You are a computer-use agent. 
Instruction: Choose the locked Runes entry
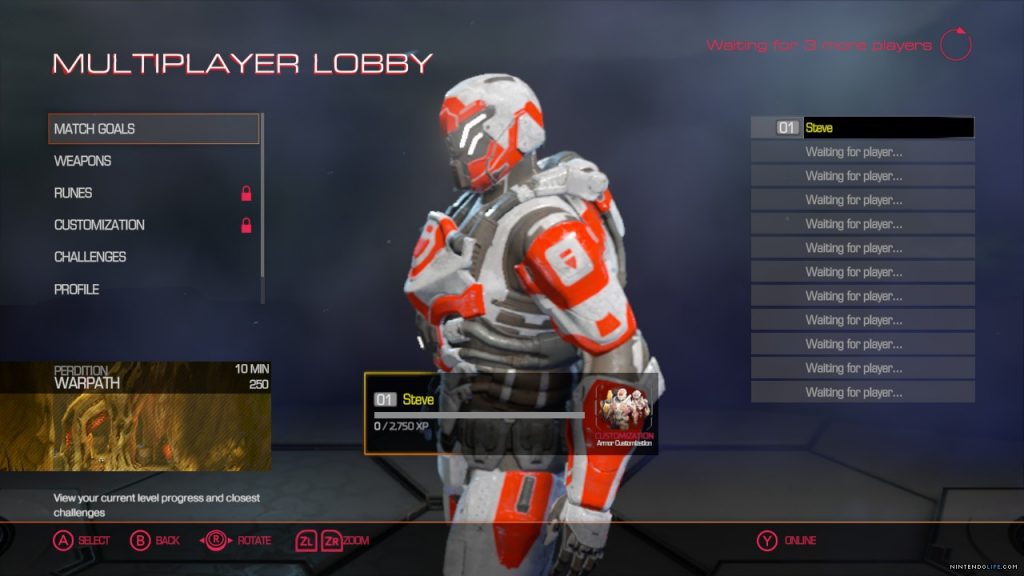tap(73, 193)
